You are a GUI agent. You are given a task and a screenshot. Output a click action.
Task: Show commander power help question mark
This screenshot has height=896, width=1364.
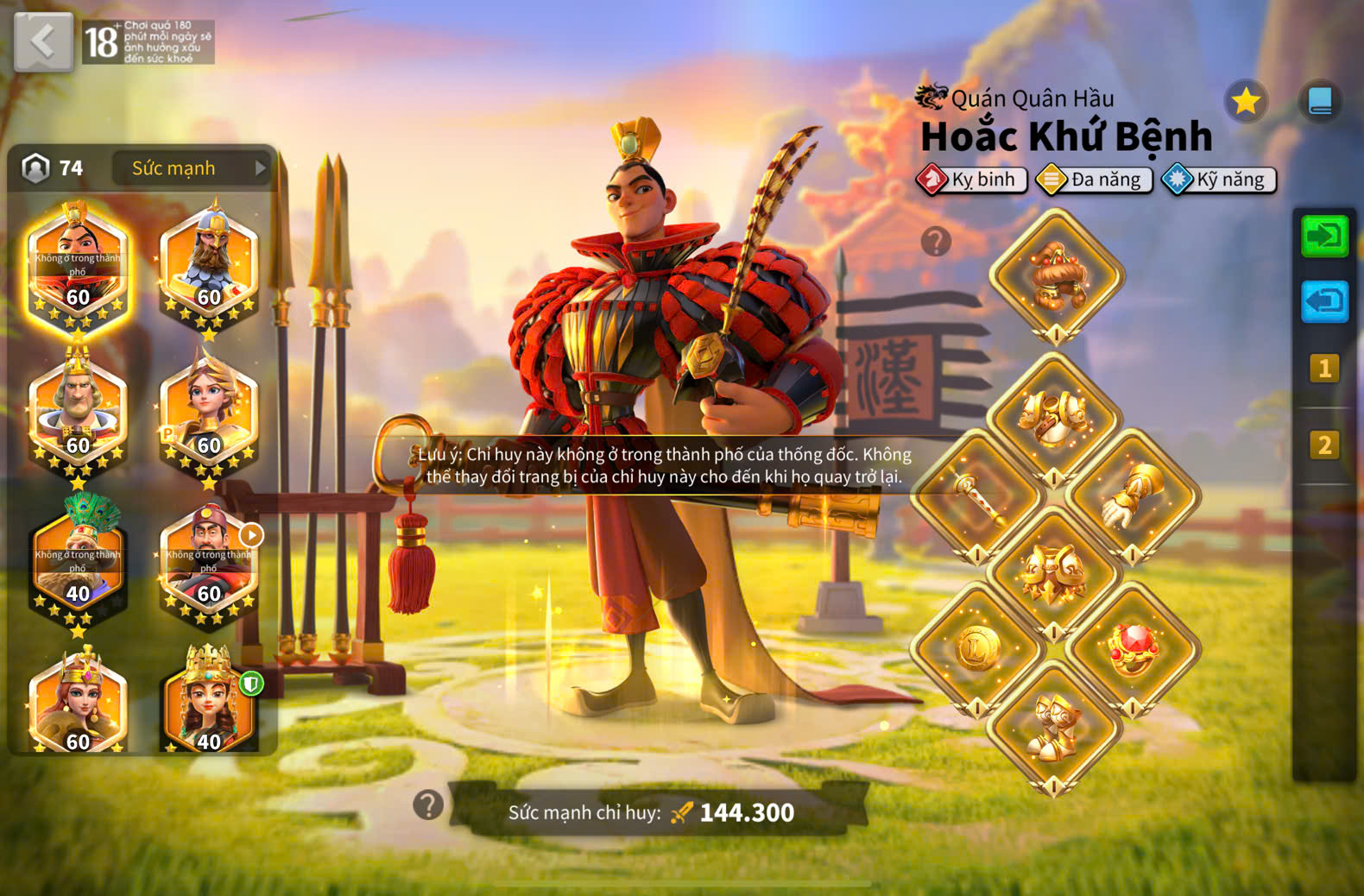(428, 805)
